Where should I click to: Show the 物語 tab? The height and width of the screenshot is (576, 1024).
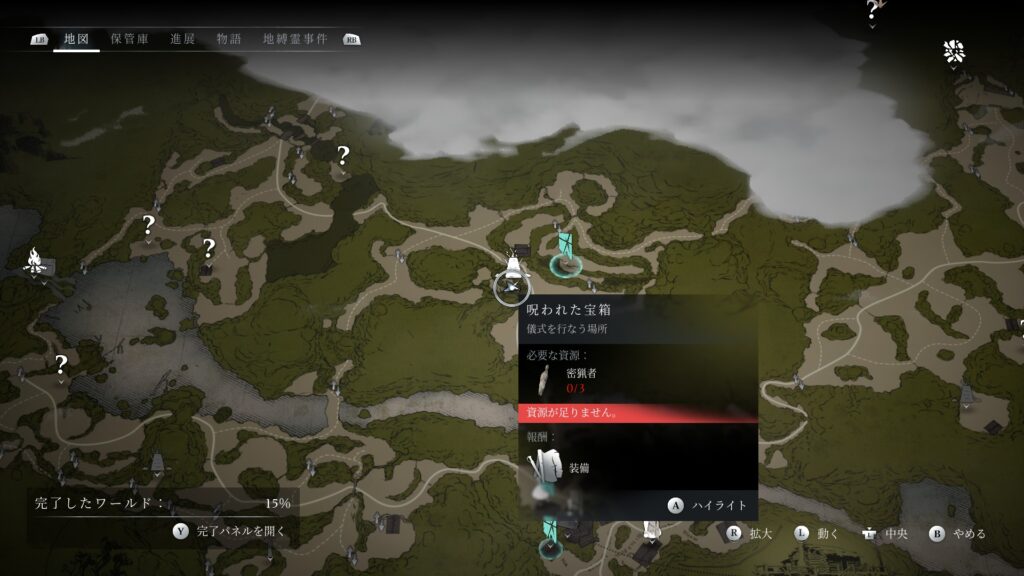click(x=229, y=39)
